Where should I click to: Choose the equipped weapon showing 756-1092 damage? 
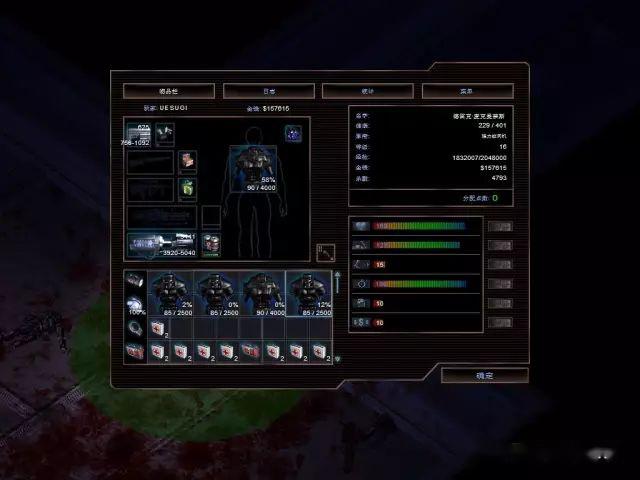point(138,135)
